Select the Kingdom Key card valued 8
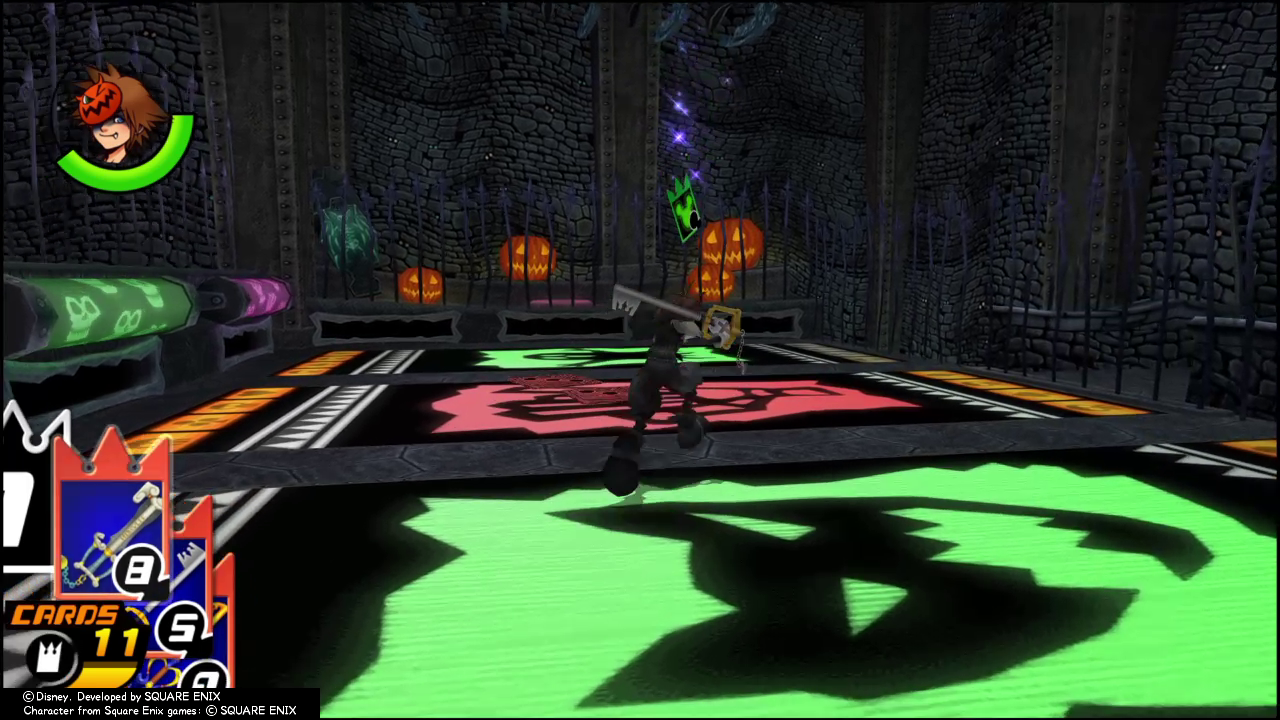Viewport: 1280px width, 720px height. click(x=110, y=520)
